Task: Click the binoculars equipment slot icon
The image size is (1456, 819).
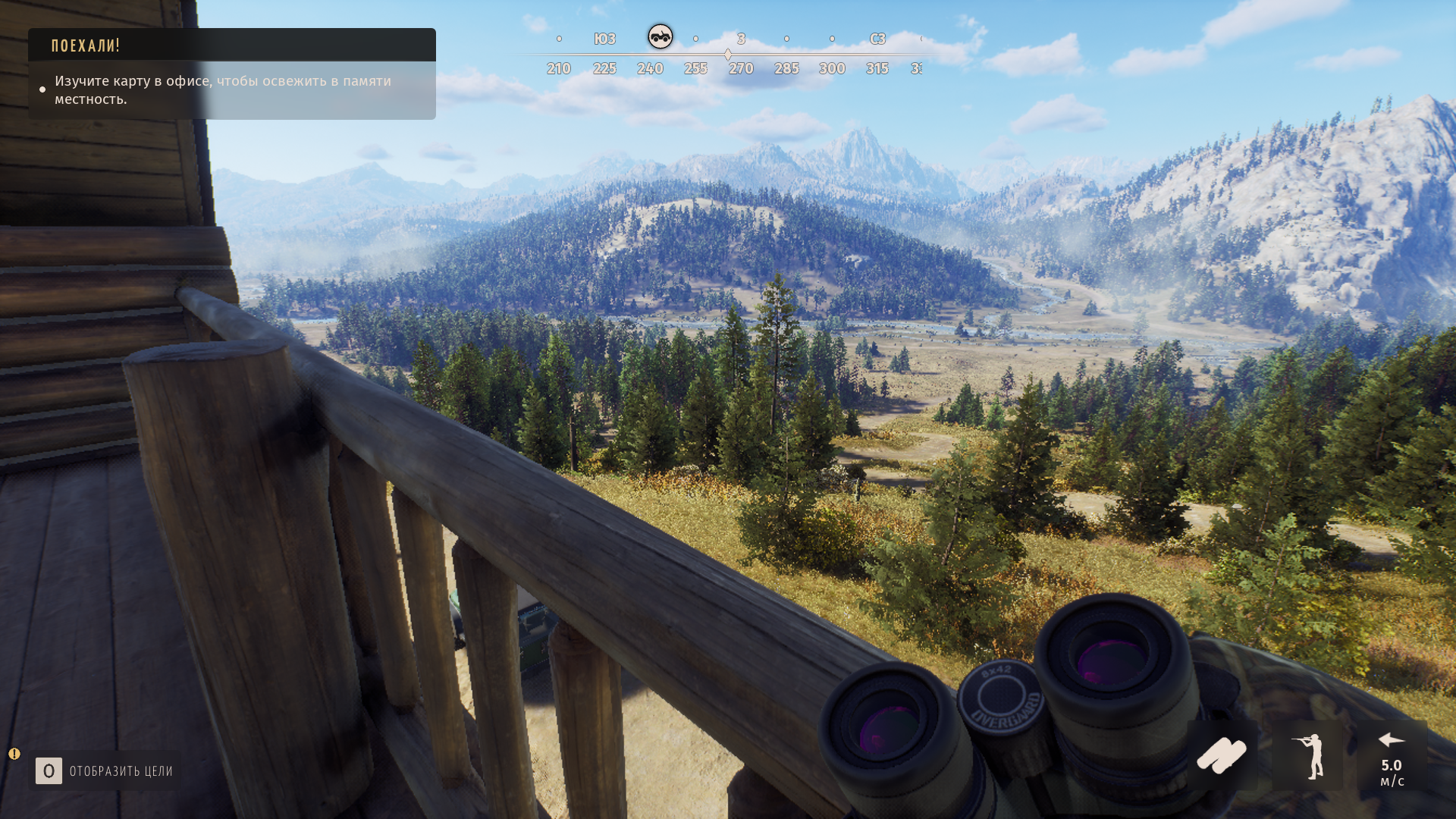Action: tap(1221, 756)
